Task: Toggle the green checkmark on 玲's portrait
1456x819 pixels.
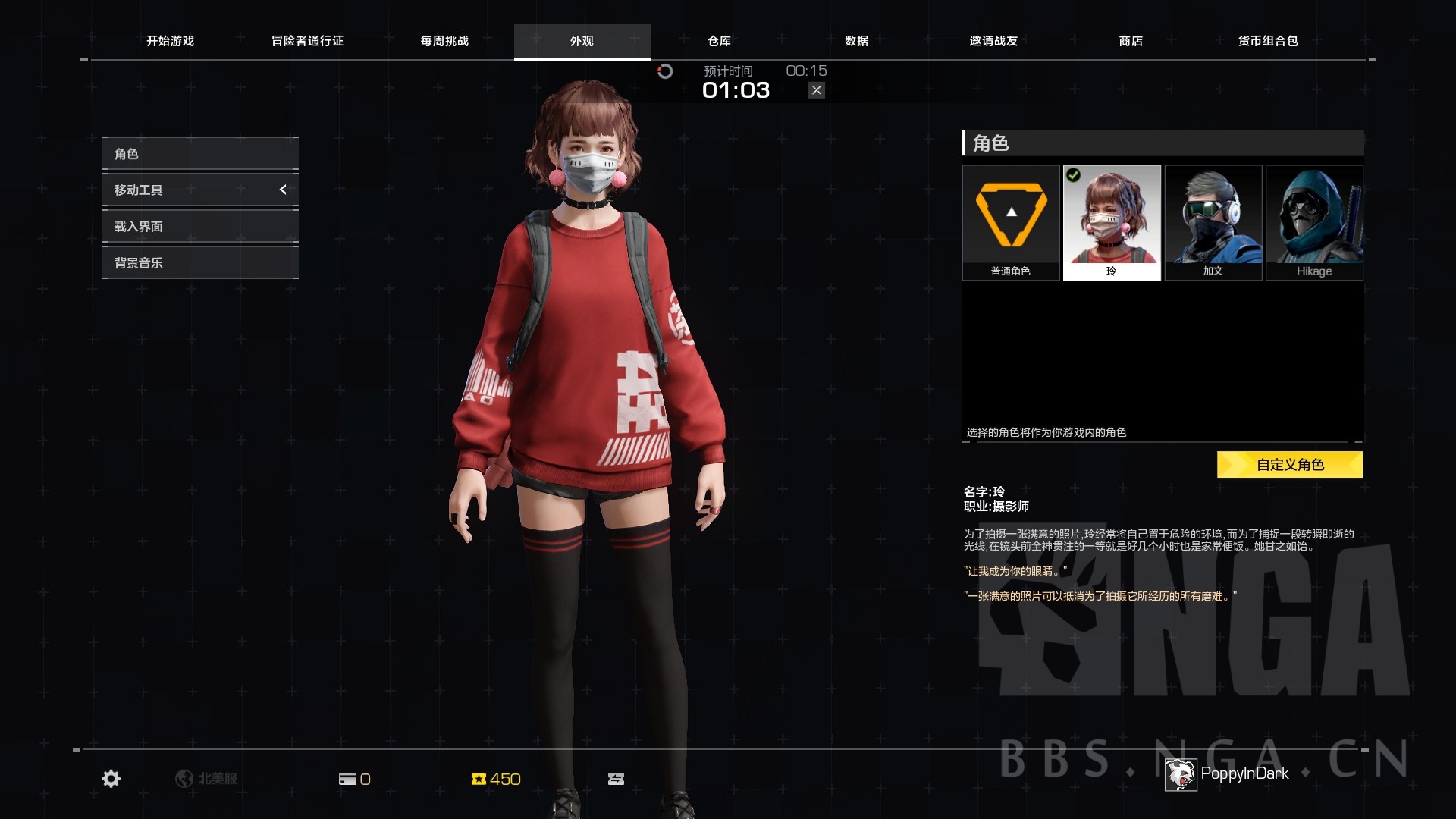Action: point(1072,174)
